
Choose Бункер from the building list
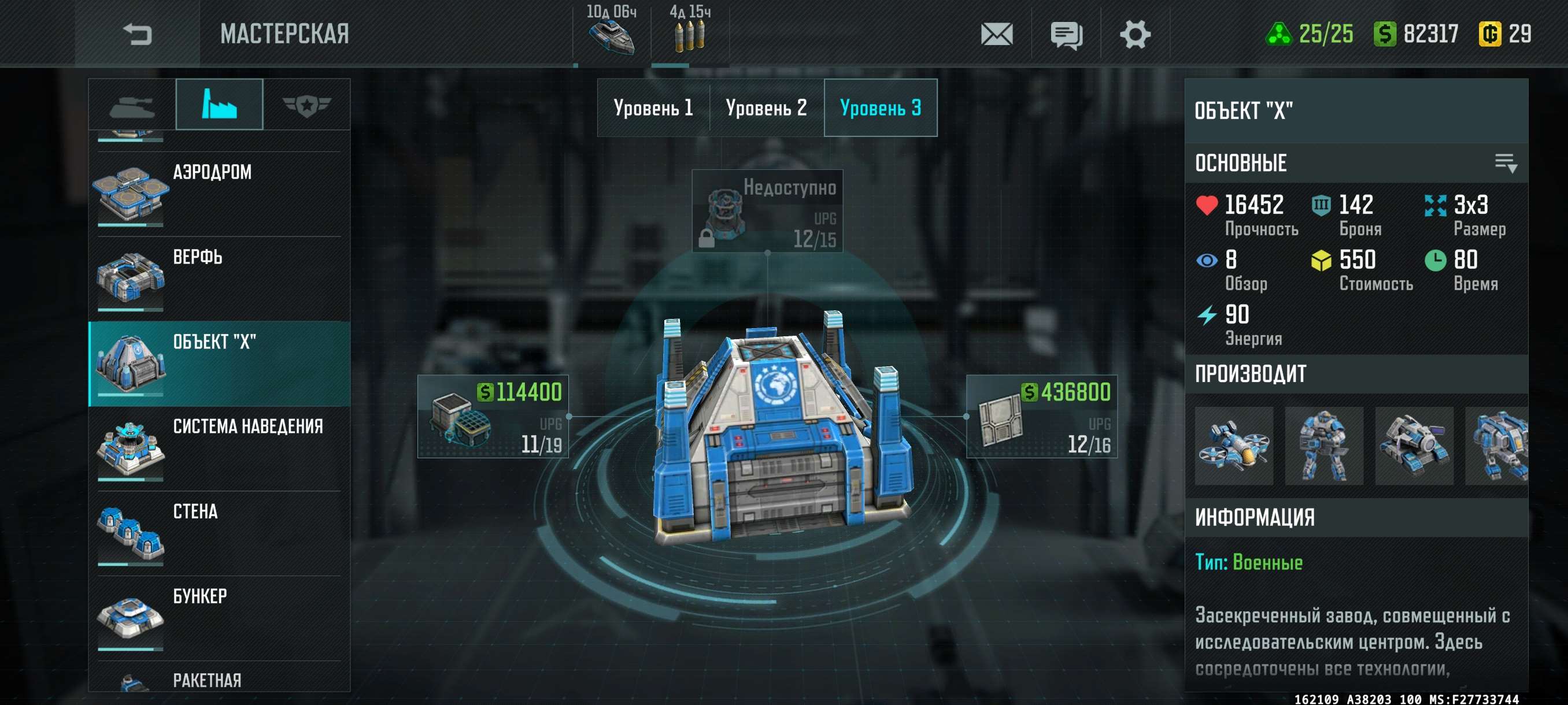[219, 618]
